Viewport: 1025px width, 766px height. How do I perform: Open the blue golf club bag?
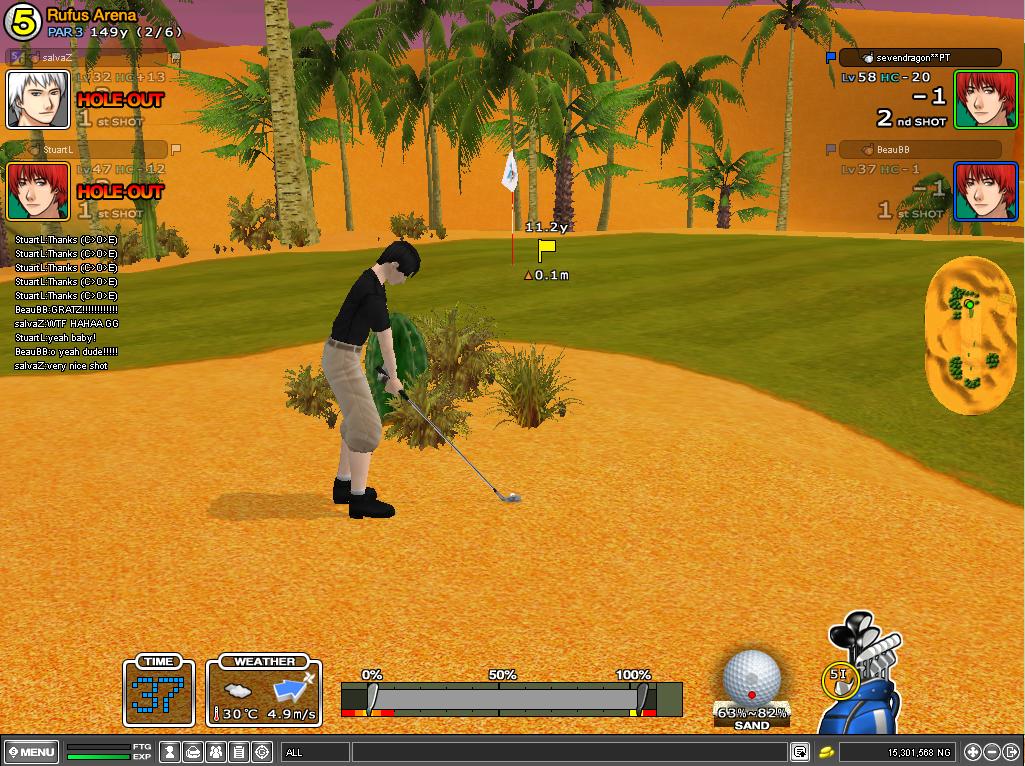pyautogui.click(x=862, y=680)
